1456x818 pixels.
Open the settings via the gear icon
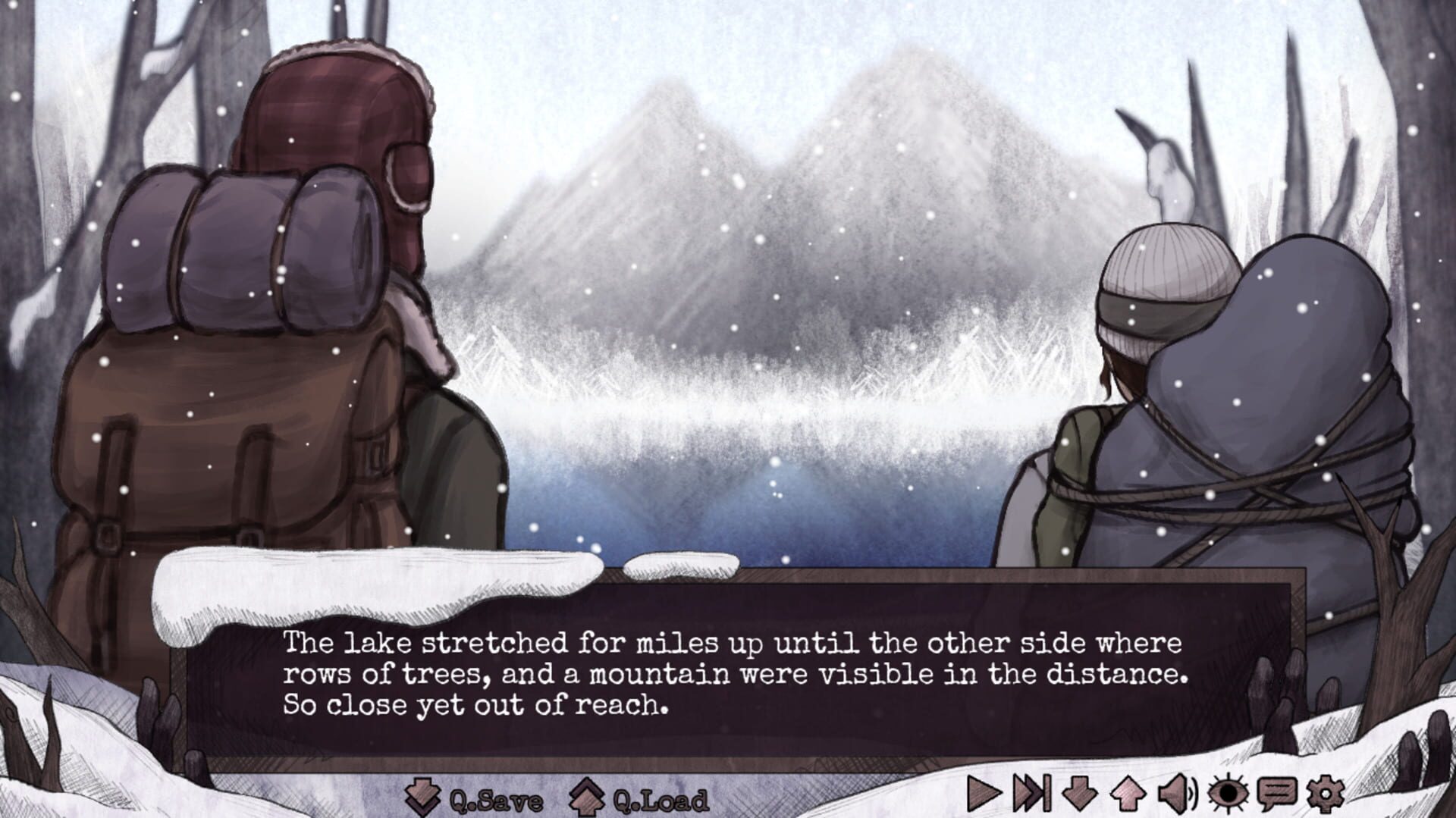[1326, 794]
